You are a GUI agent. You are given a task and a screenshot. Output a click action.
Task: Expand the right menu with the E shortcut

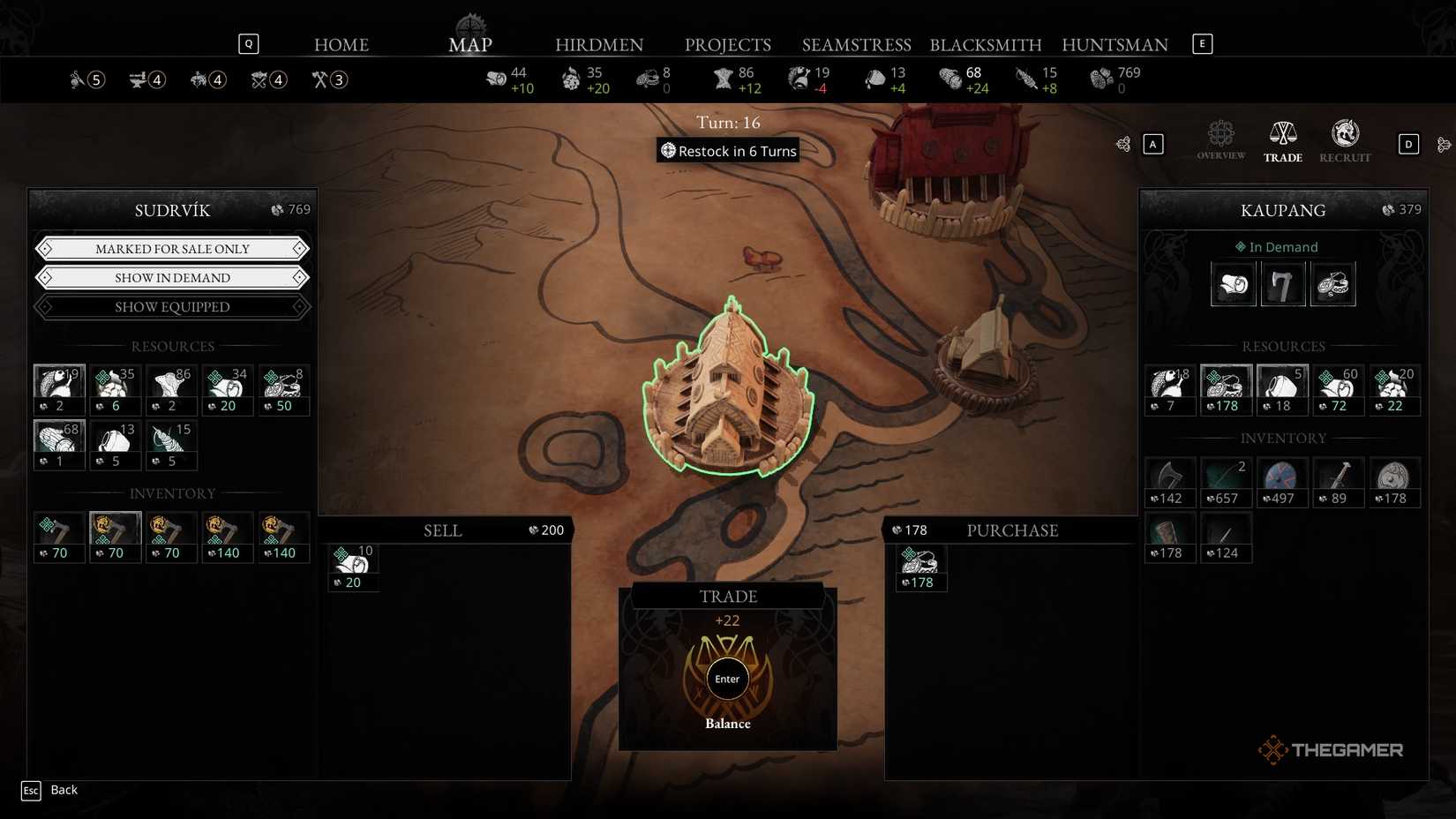pos(1202,42)
